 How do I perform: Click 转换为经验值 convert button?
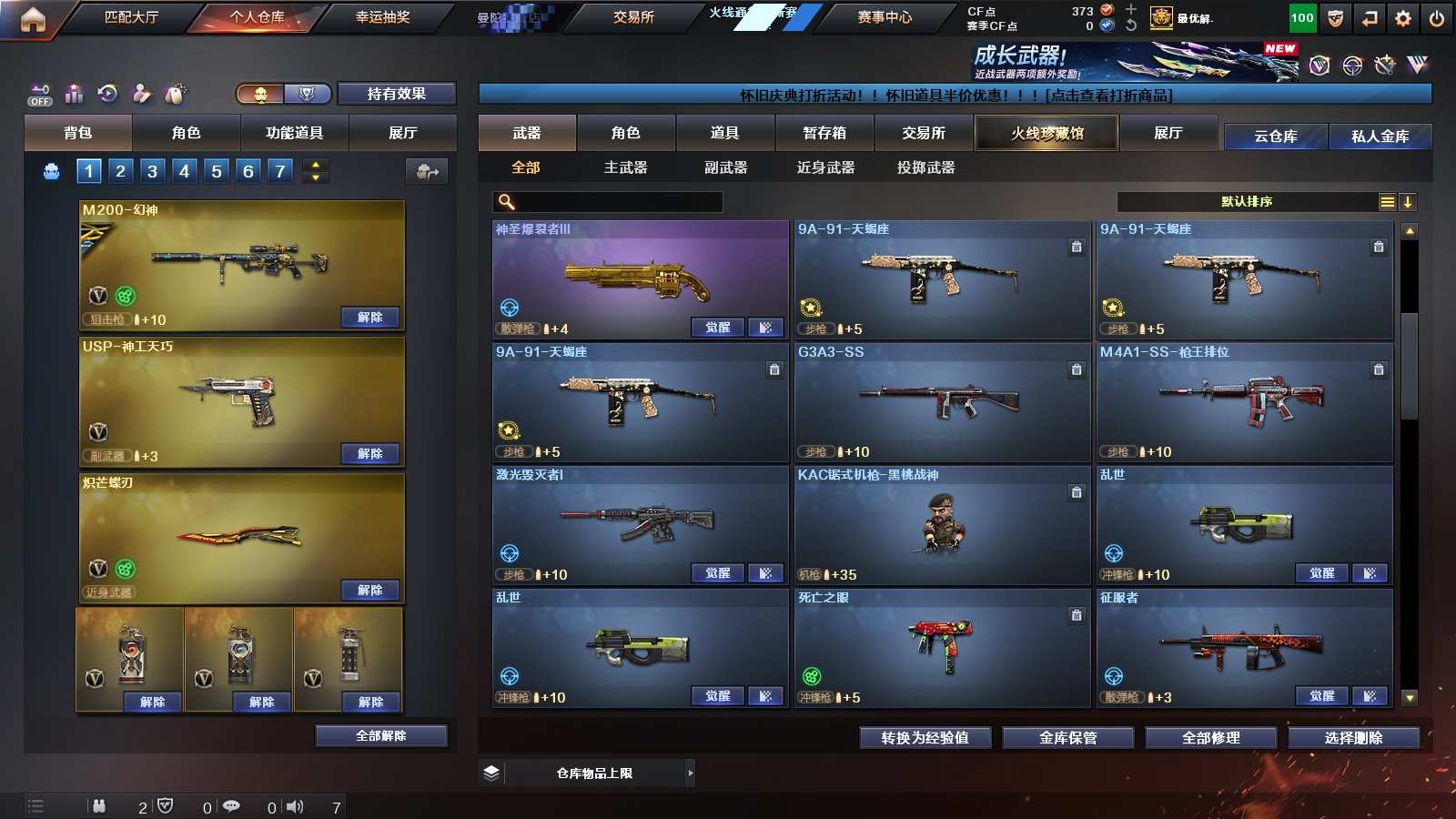point(925,738)
